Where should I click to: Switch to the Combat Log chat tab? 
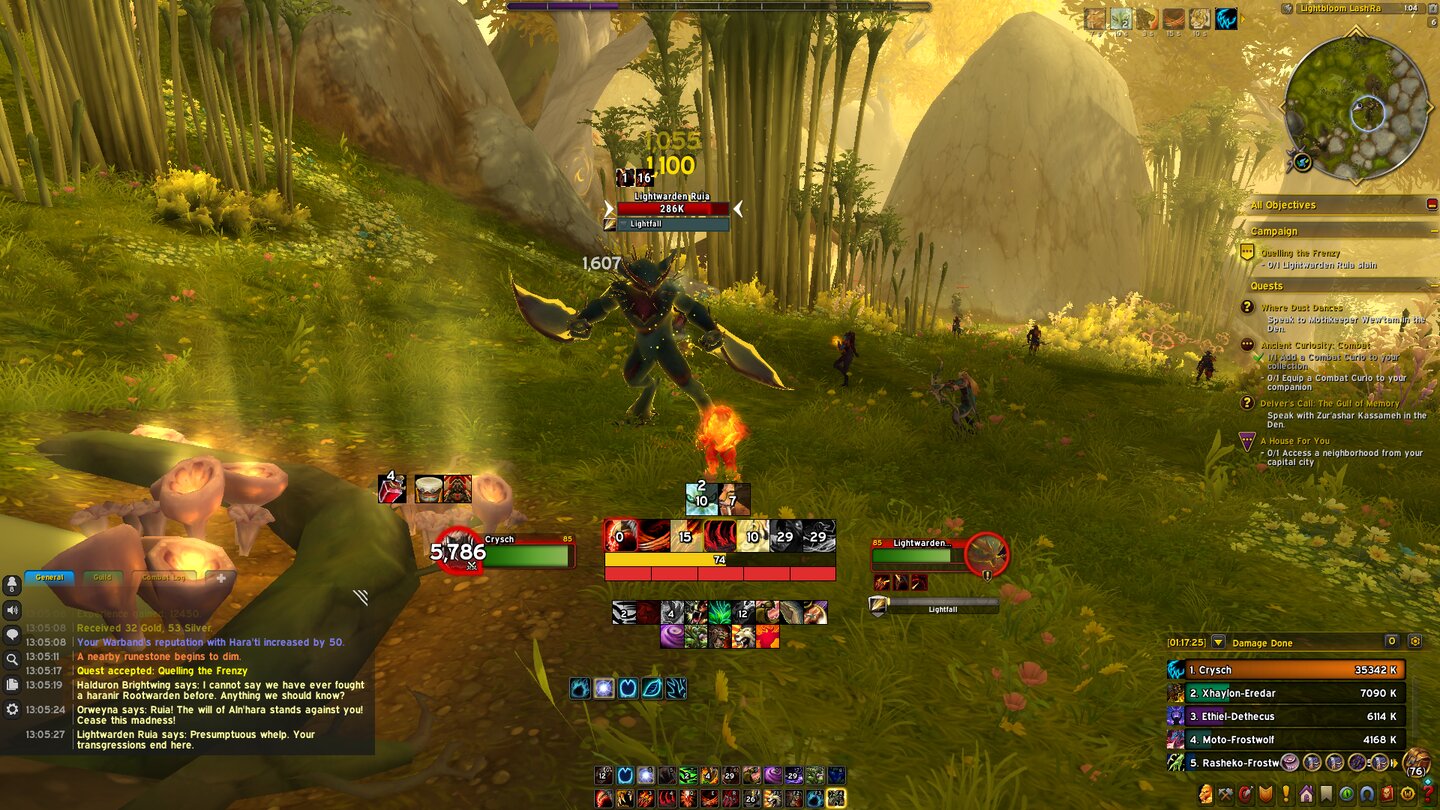pos(163,577)
